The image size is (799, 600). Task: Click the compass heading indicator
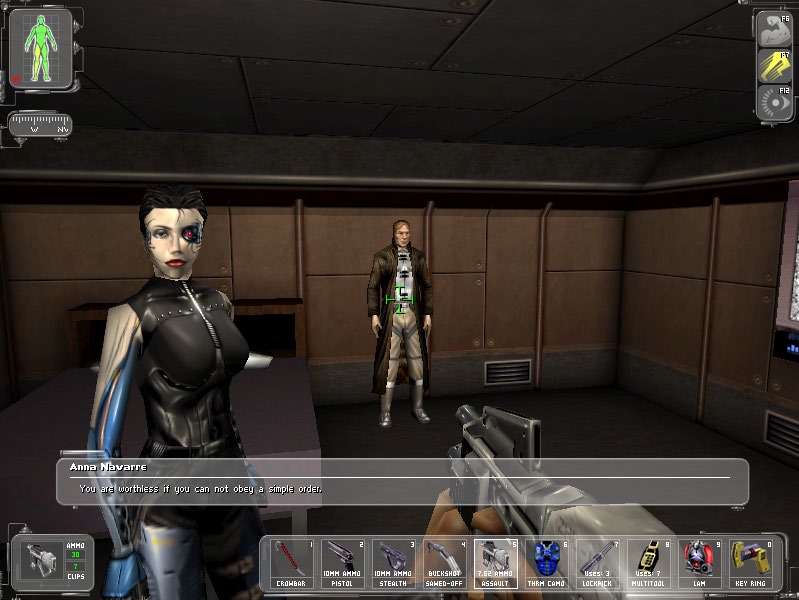[x=40, y=125]
